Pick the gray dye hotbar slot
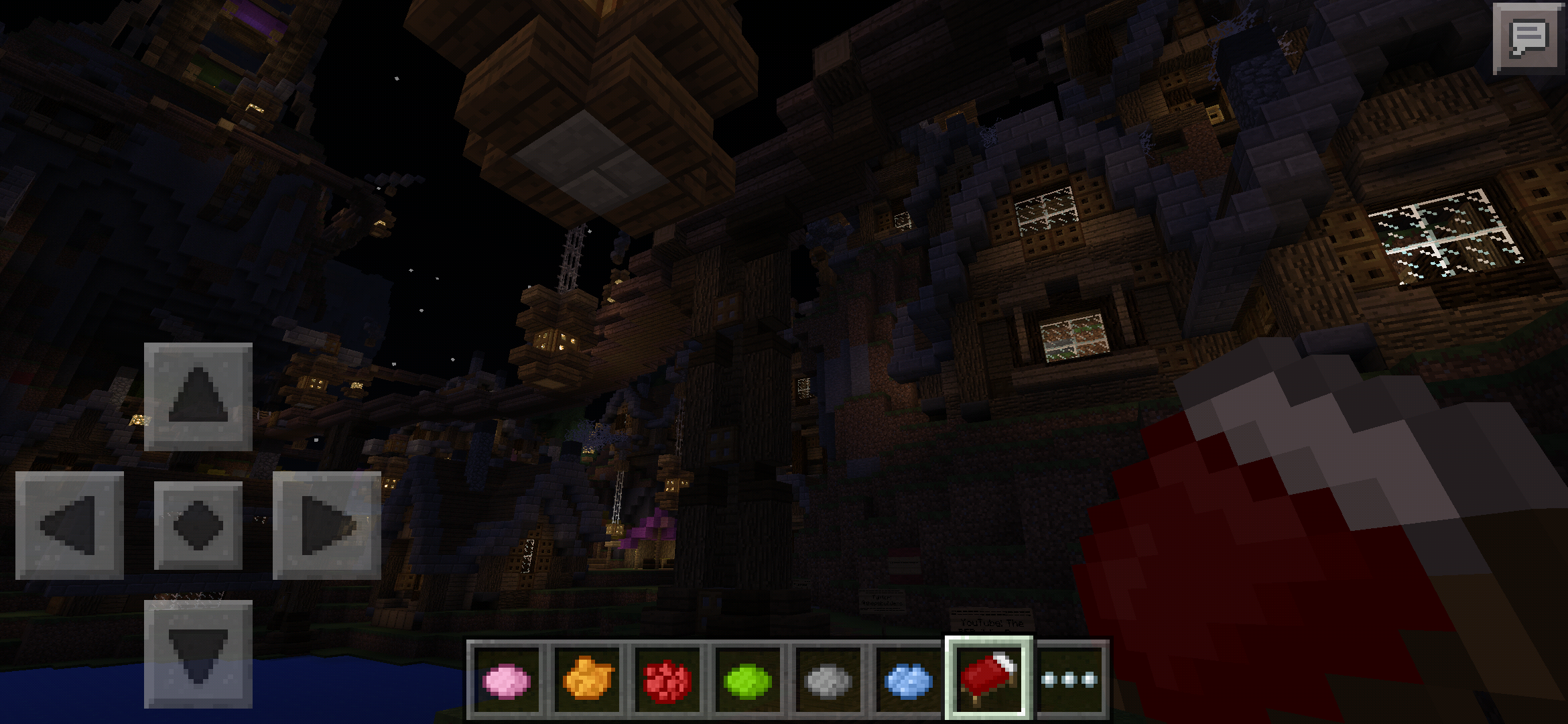This screenshot has width=1568, height=724. (827, 680)
